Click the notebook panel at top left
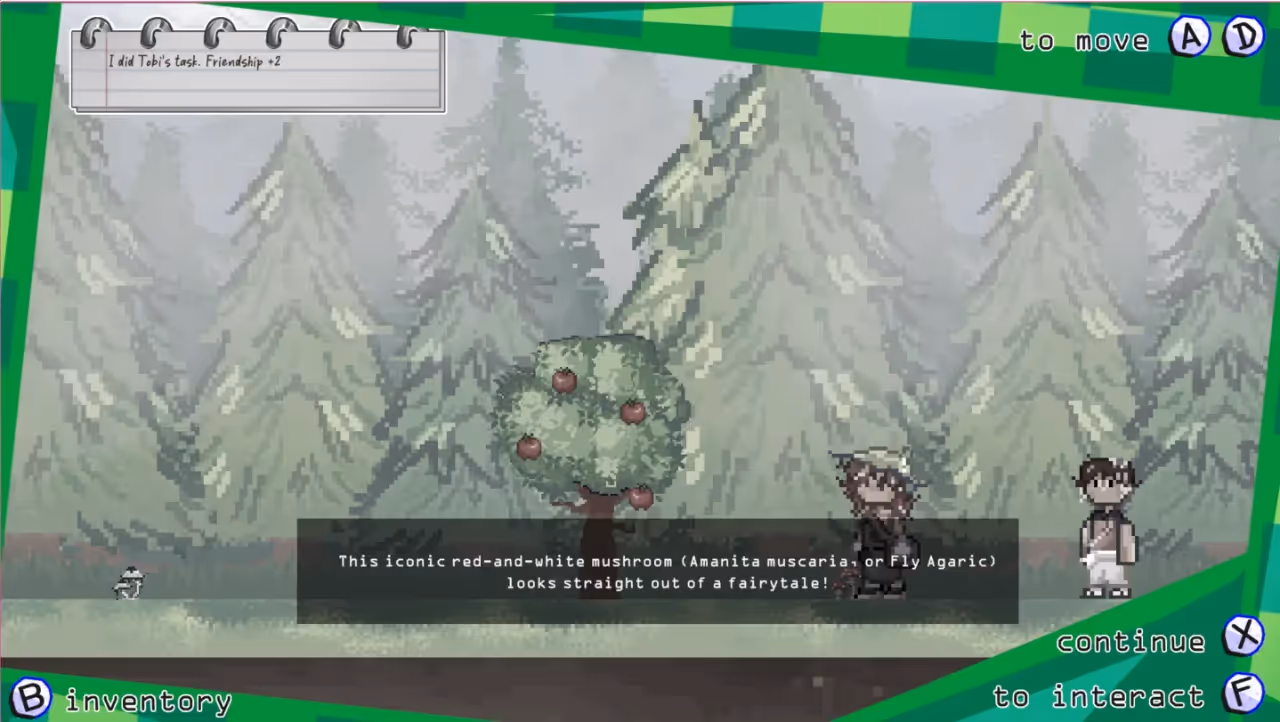This screenshot has height=722, width=1280. [x=257, y=70]
